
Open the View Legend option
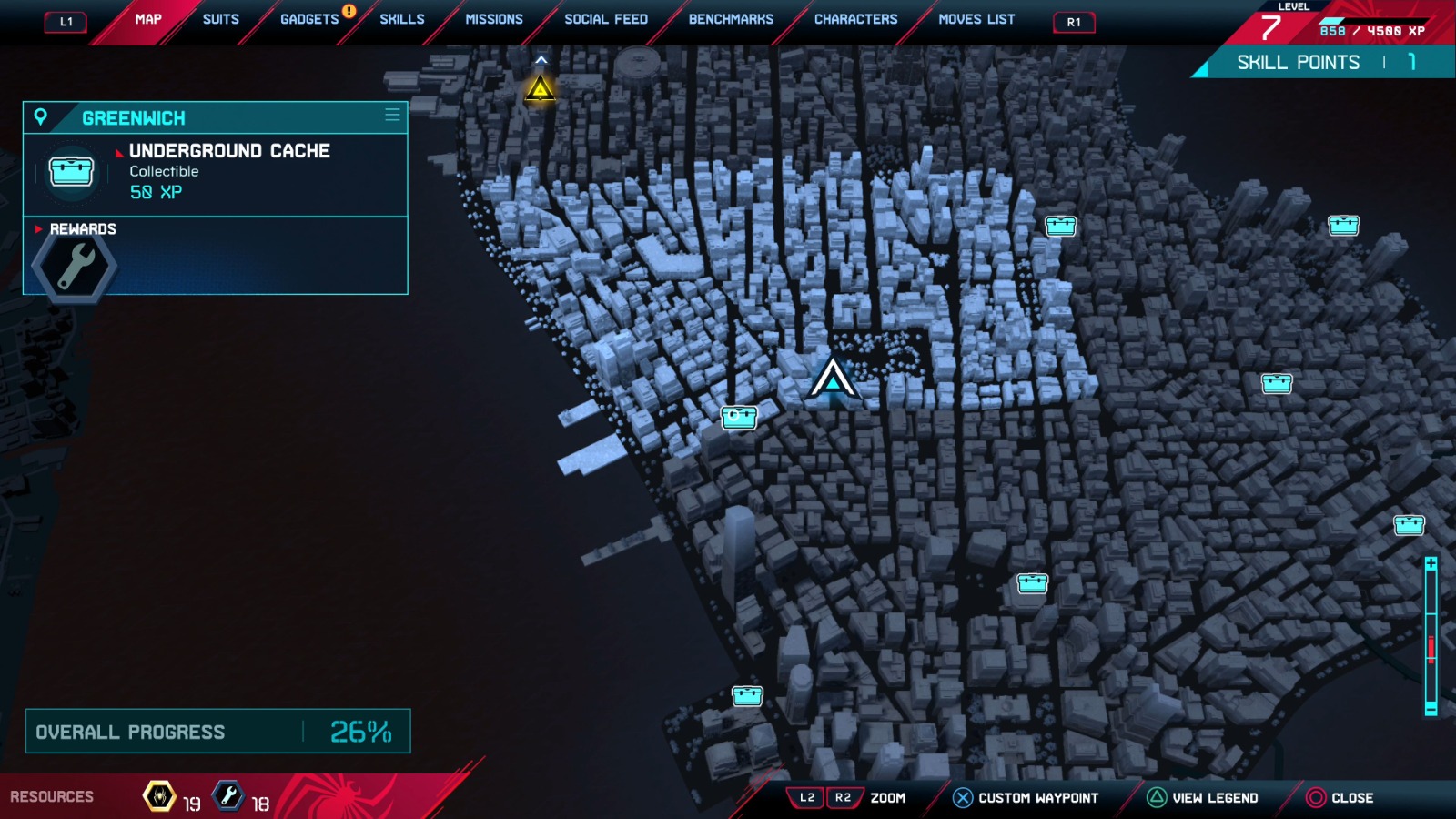[1203, 798]
